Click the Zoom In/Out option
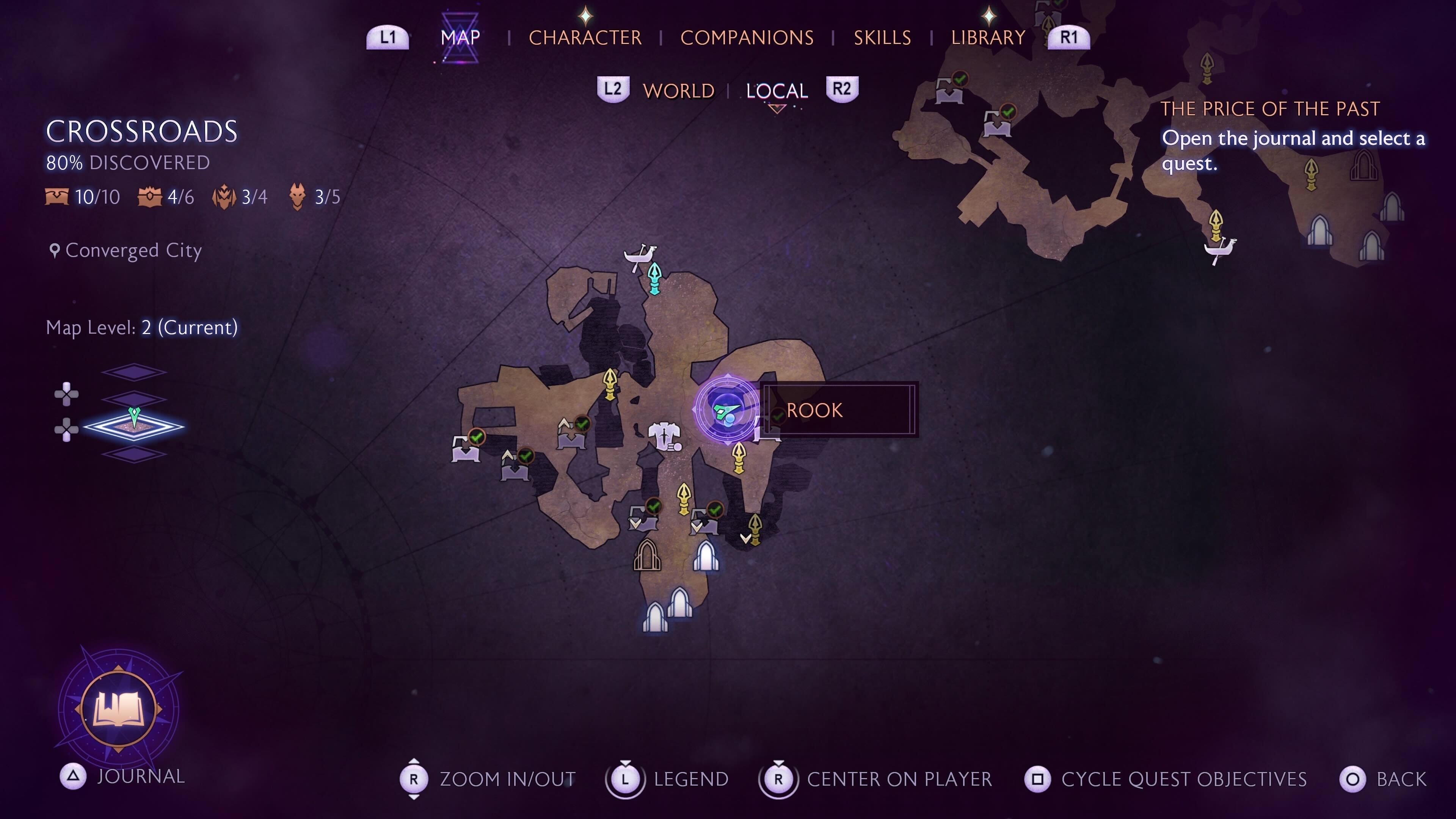 [507, 780]
